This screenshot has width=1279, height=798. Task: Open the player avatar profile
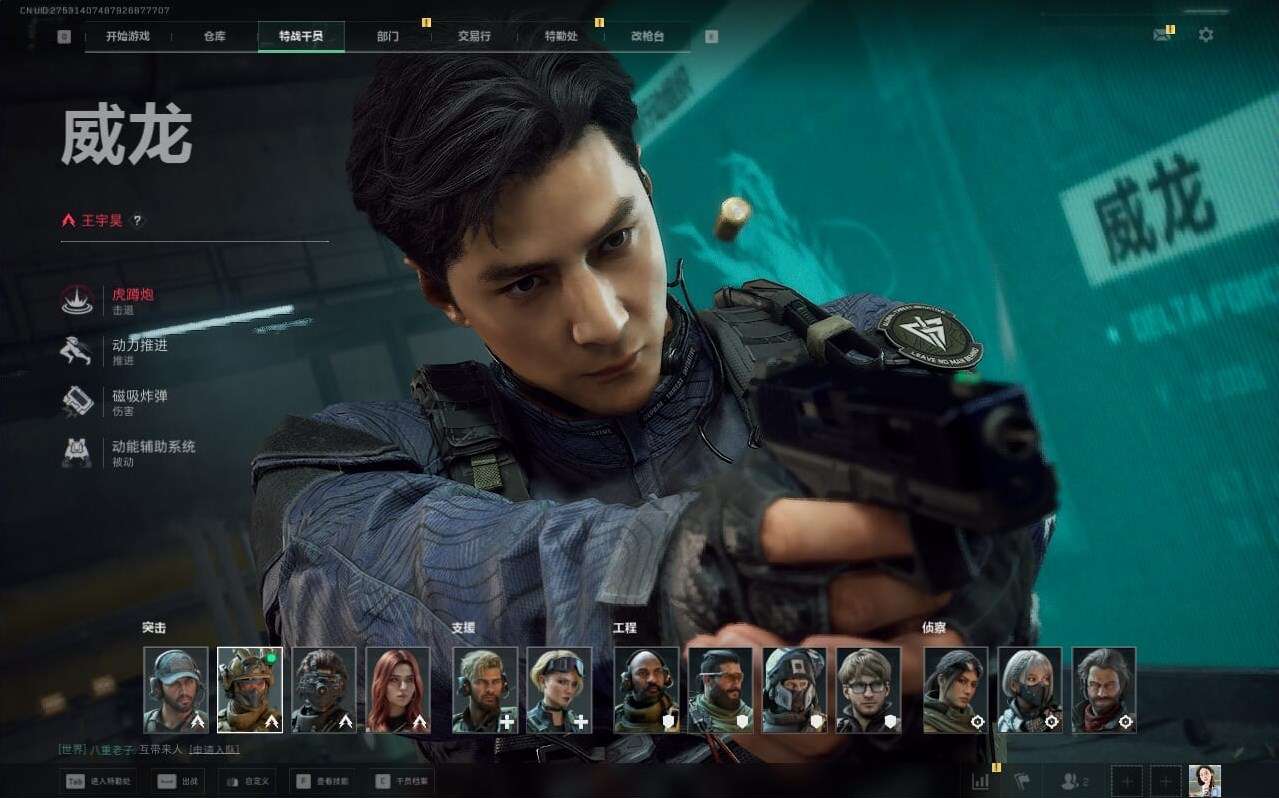tap(1204, 781)
